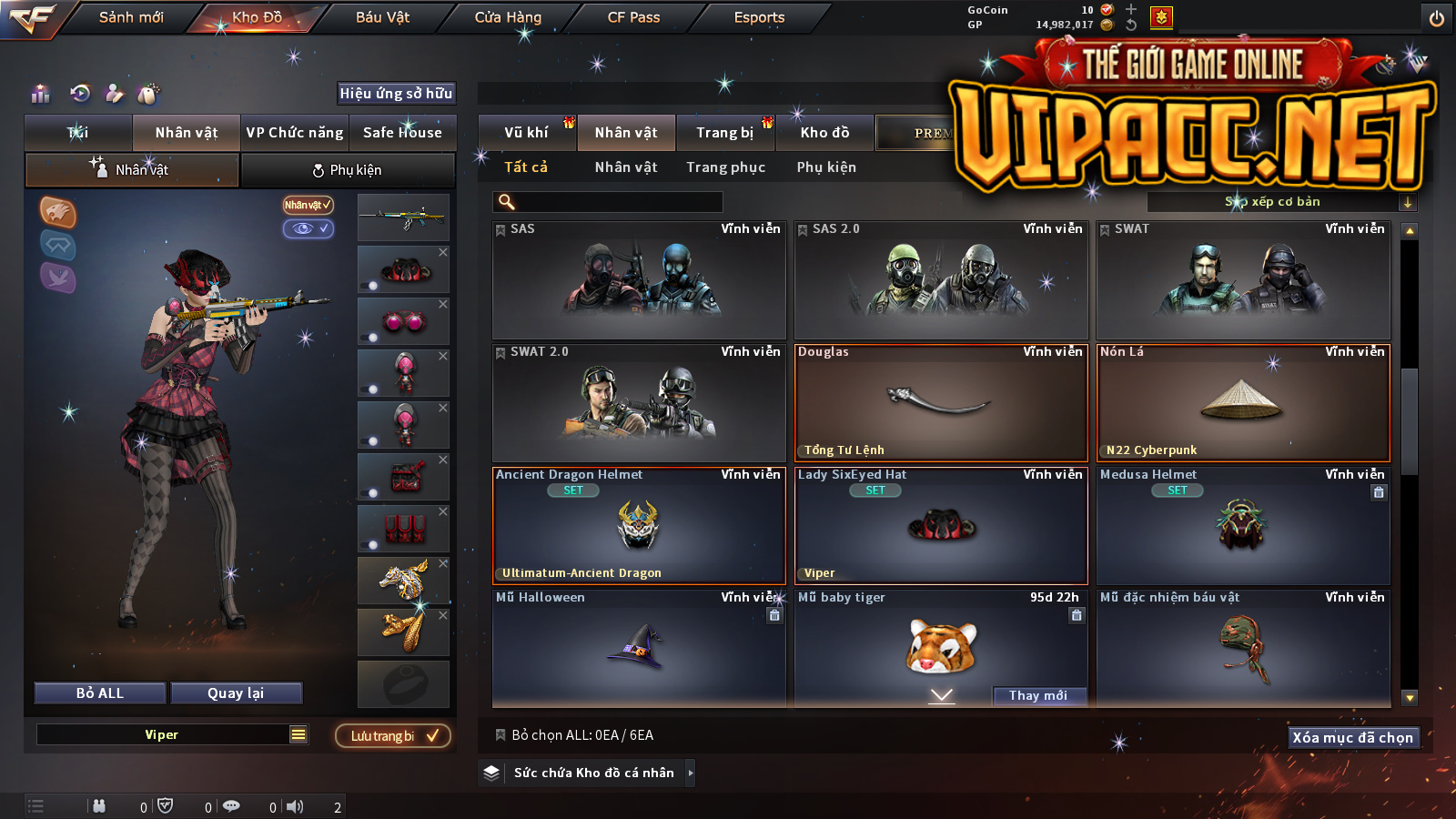This screenshot has width=1456, height=819.
Task: Open the Cửa Hàng shop
Action: pyautogui.click(x=508, y=17)
